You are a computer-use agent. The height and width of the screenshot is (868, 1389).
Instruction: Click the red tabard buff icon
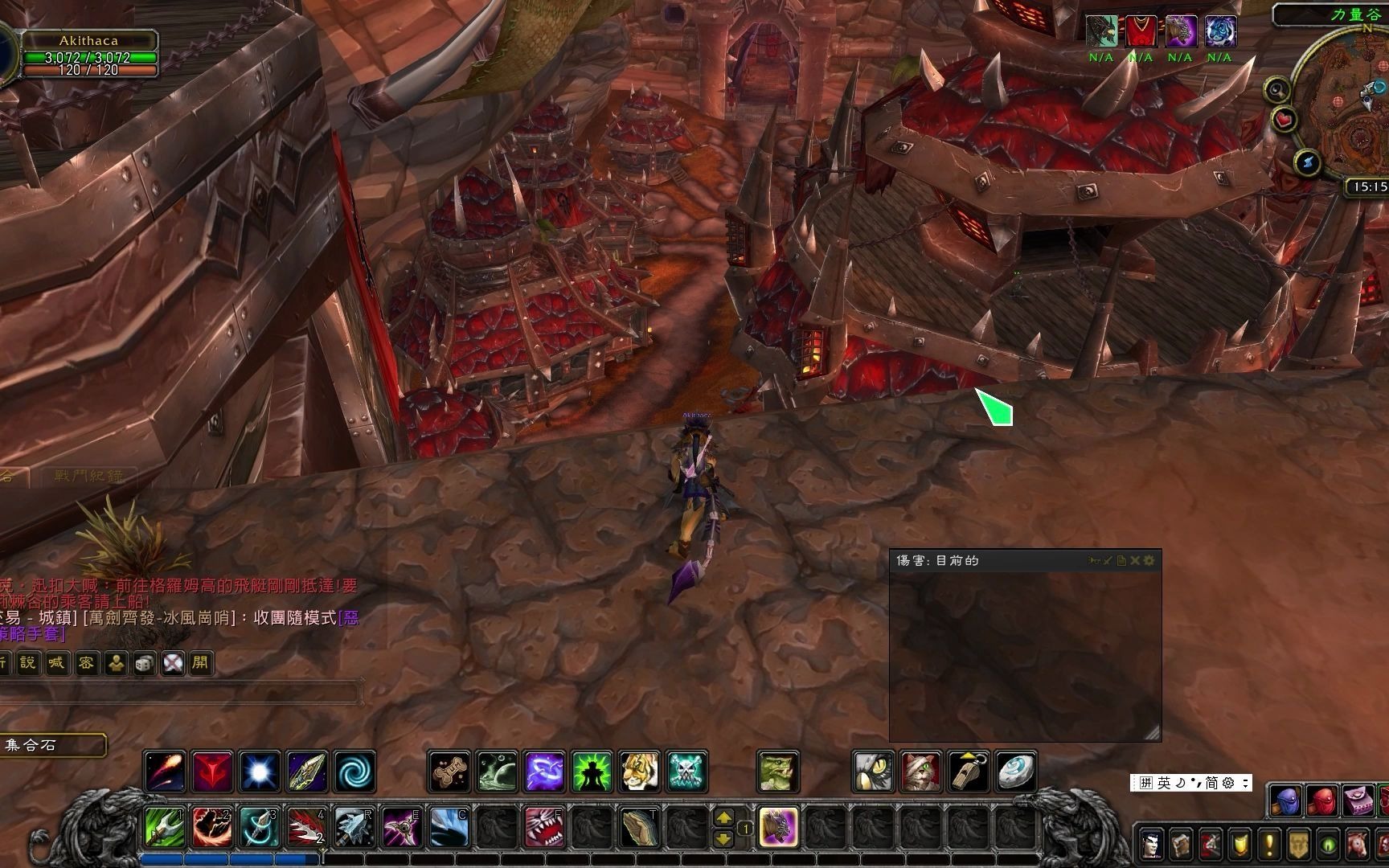(x=1141, y=32)
